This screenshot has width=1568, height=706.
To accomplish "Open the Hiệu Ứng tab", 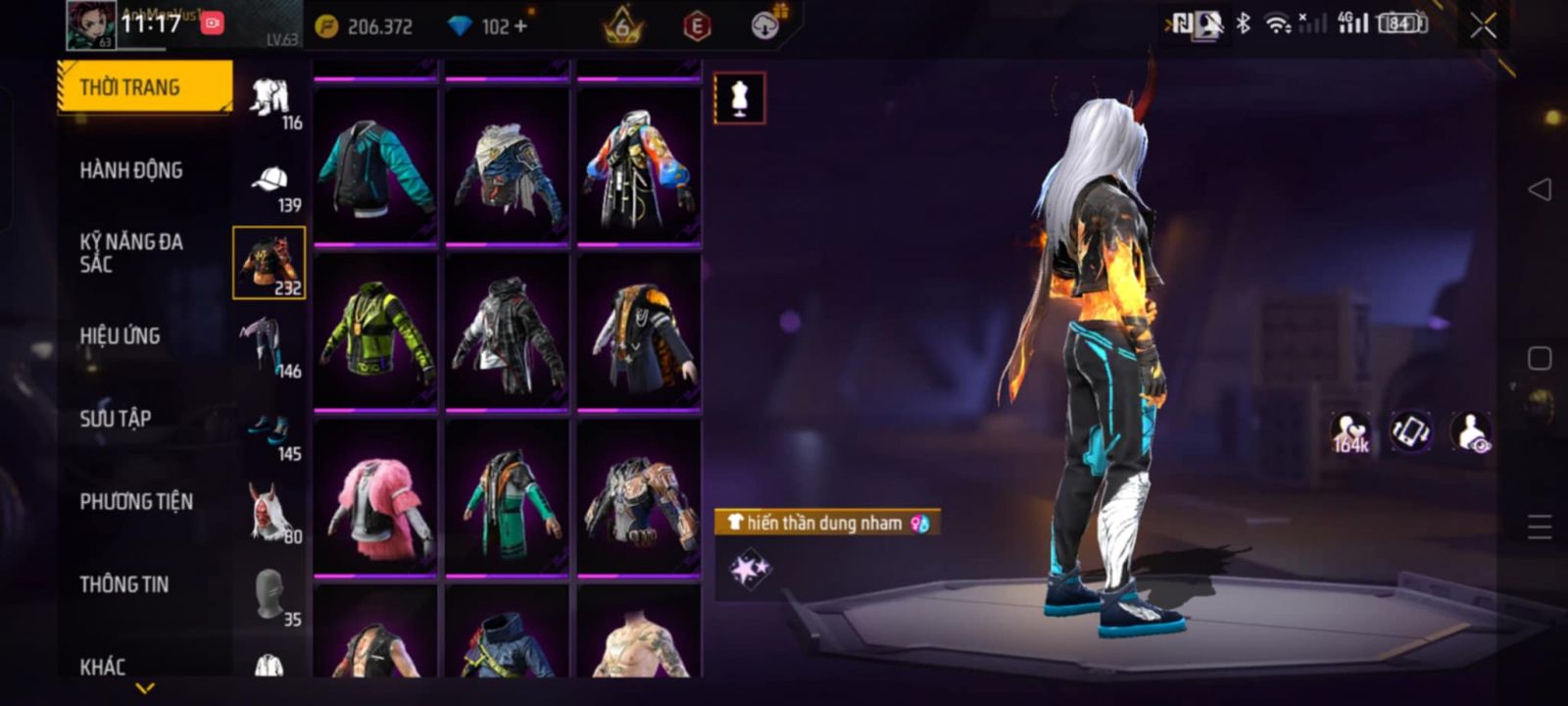I will (x=120, y=335).
